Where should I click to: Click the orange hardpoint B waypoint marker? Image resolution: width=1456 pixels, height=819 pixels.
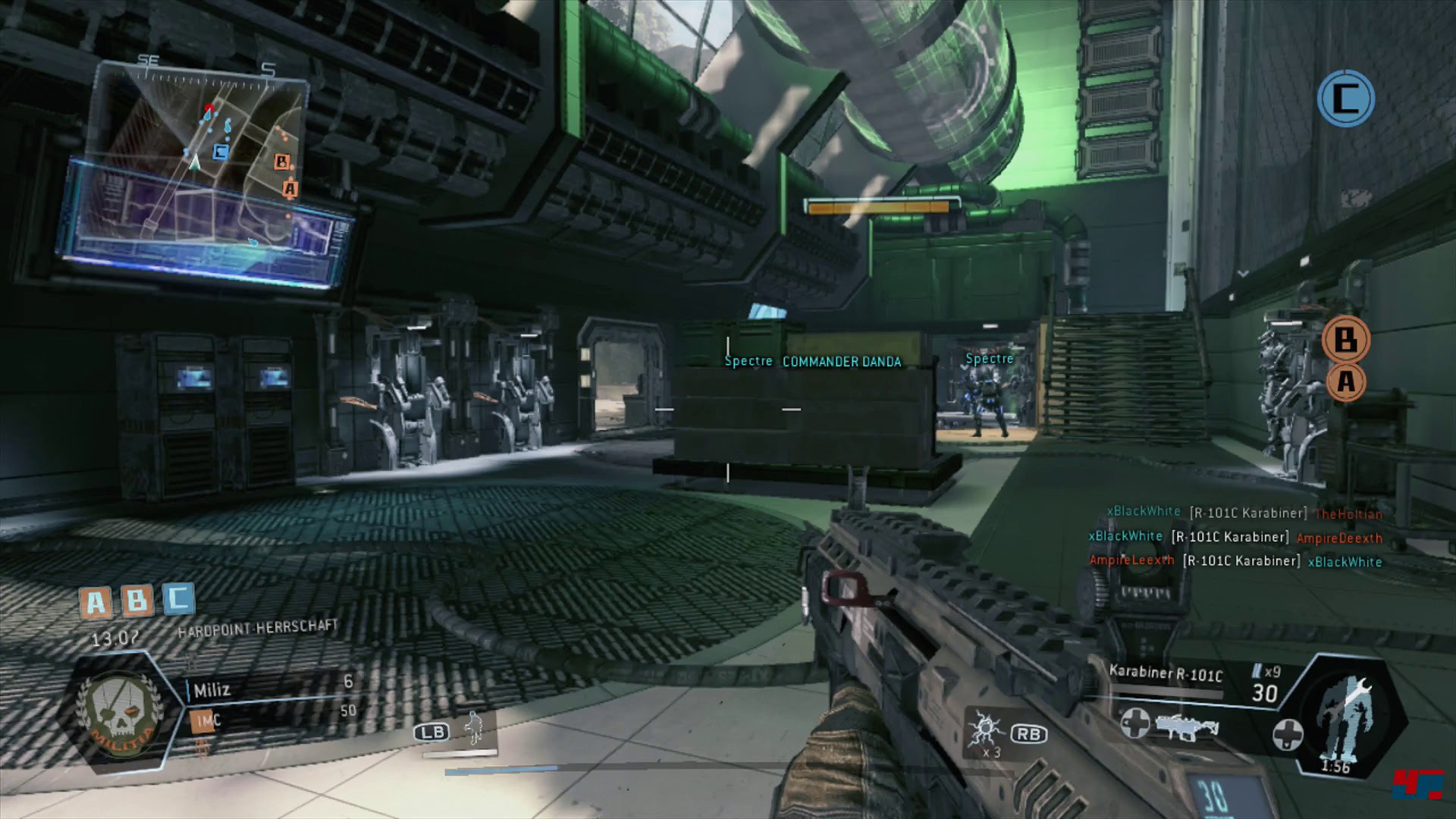tap(1345, 339)
